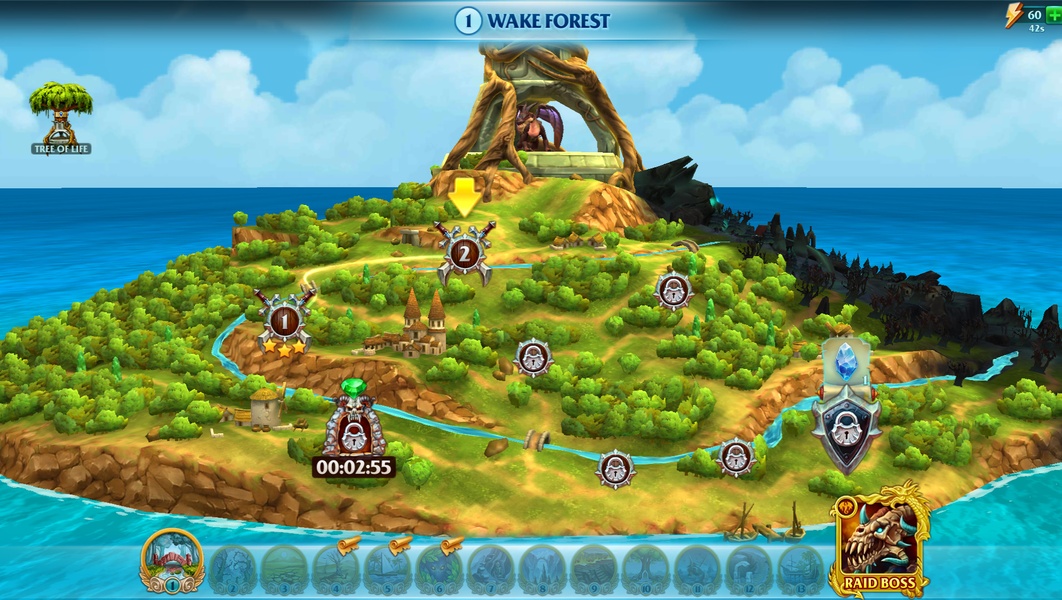1062x600 pixels.
Task: Select the locked blue crystal shield node
Action: click(x=845, y=420)
